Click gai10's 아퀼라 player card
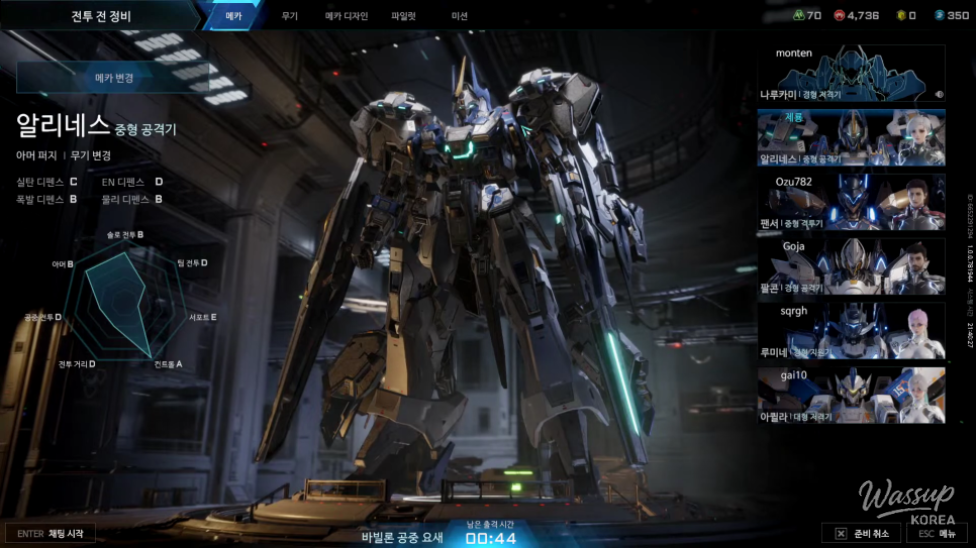 pyautogui.click(x=851, y=395)
